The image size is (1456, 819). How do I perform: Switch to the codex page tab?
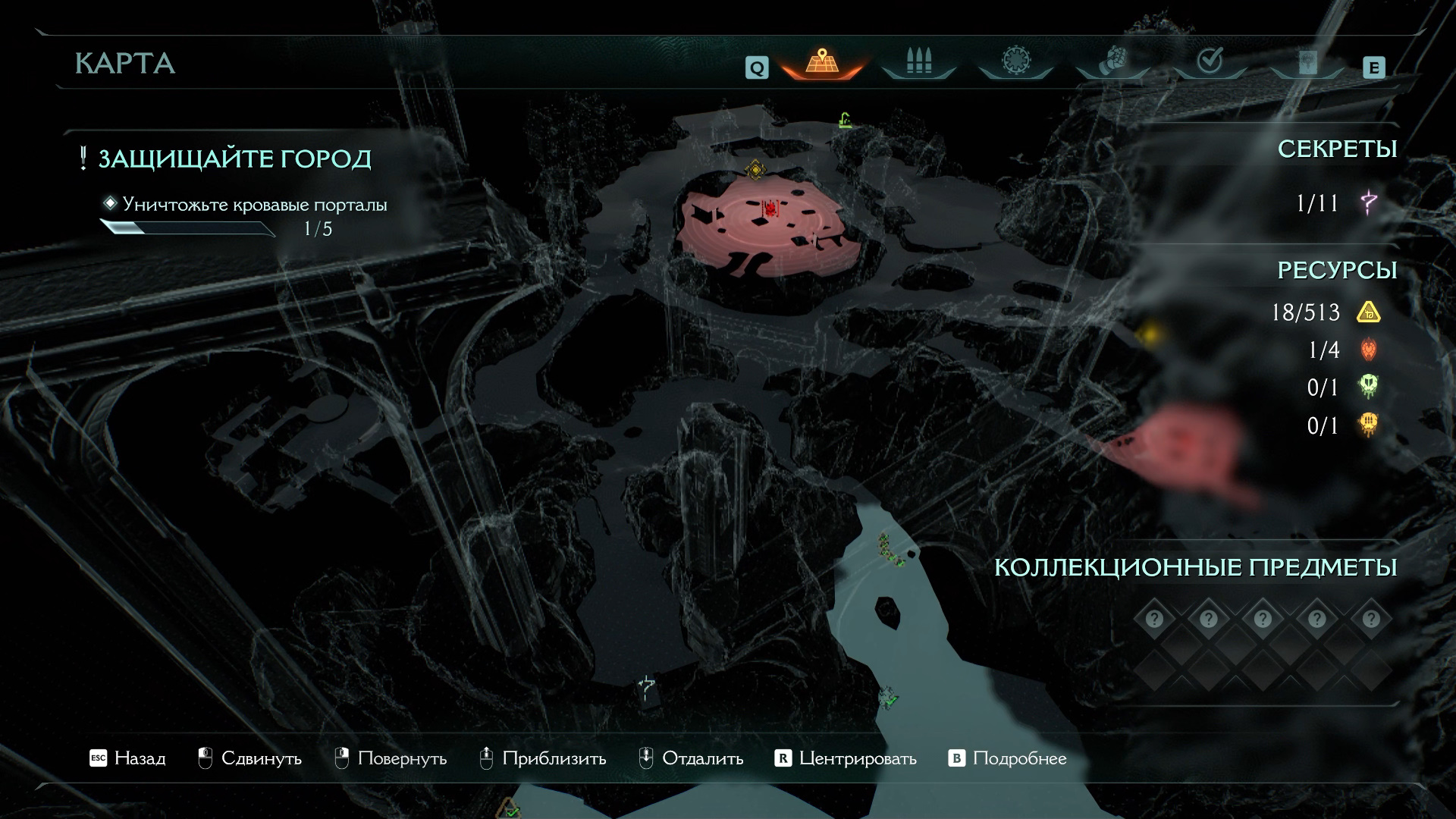pos(1307,61)
